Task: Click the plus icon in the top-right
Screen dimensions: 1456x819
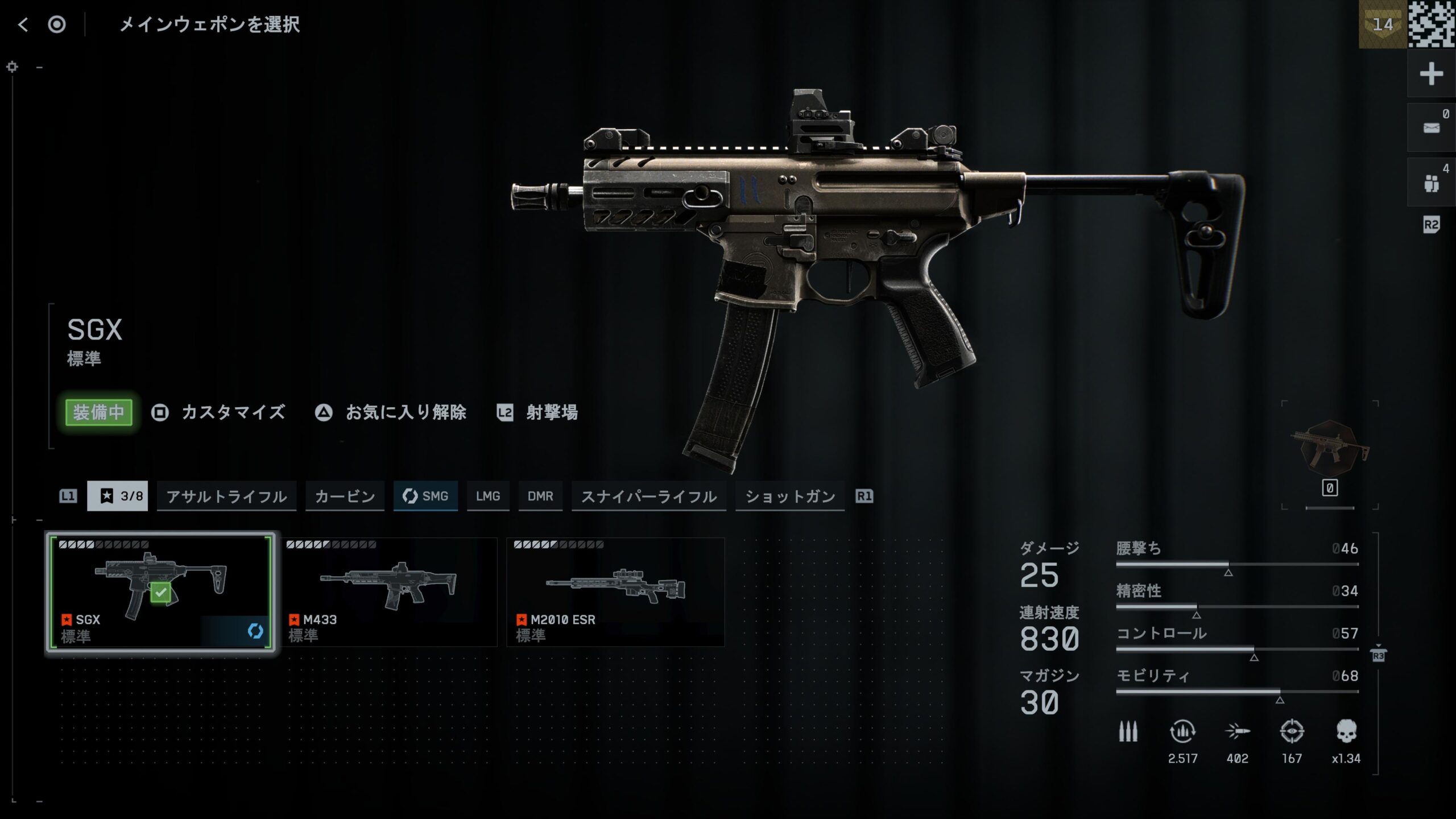Action: tap(1431, 74)
